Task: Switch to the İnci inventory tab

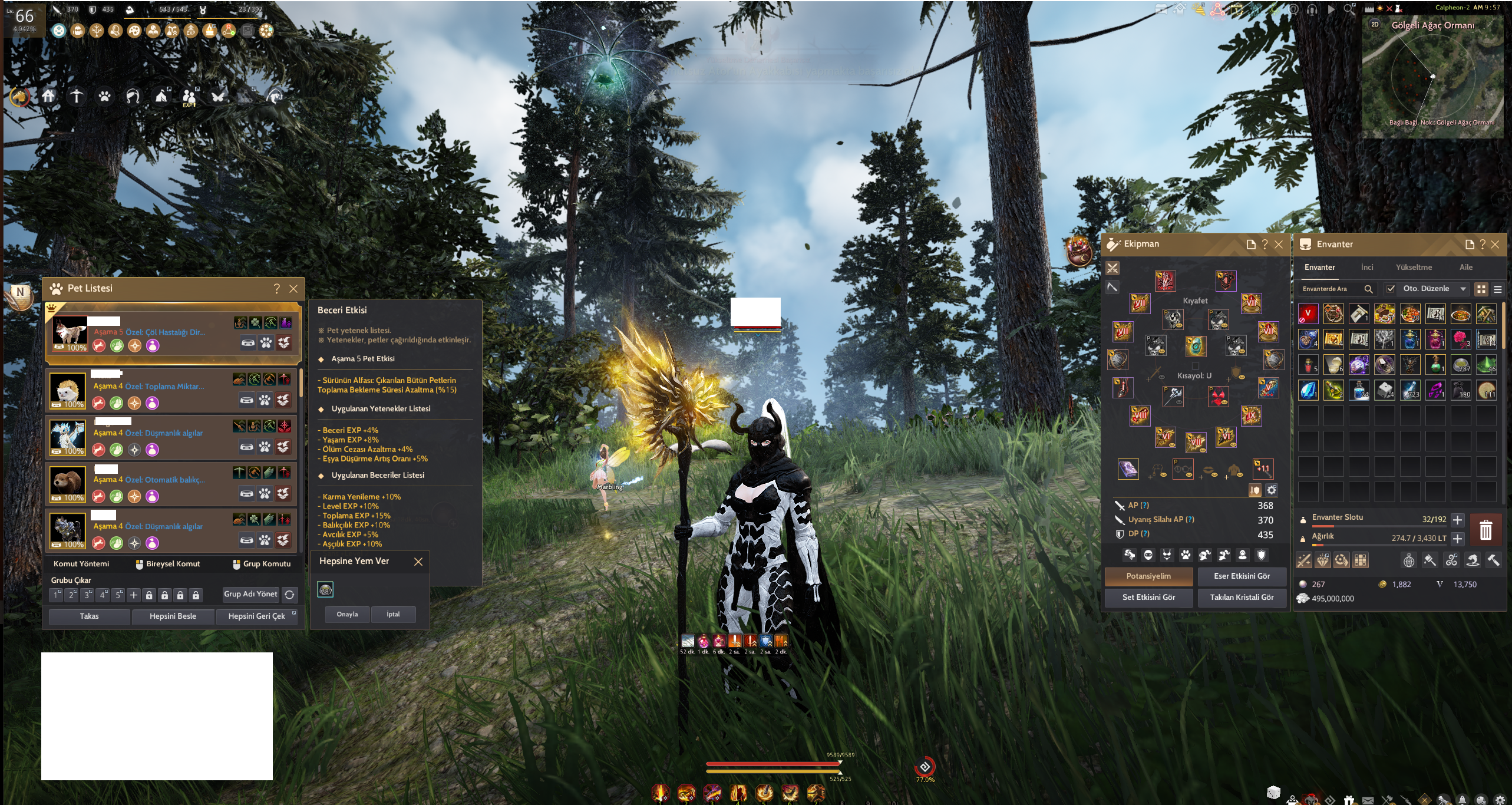Action: tap(1367, 268)
